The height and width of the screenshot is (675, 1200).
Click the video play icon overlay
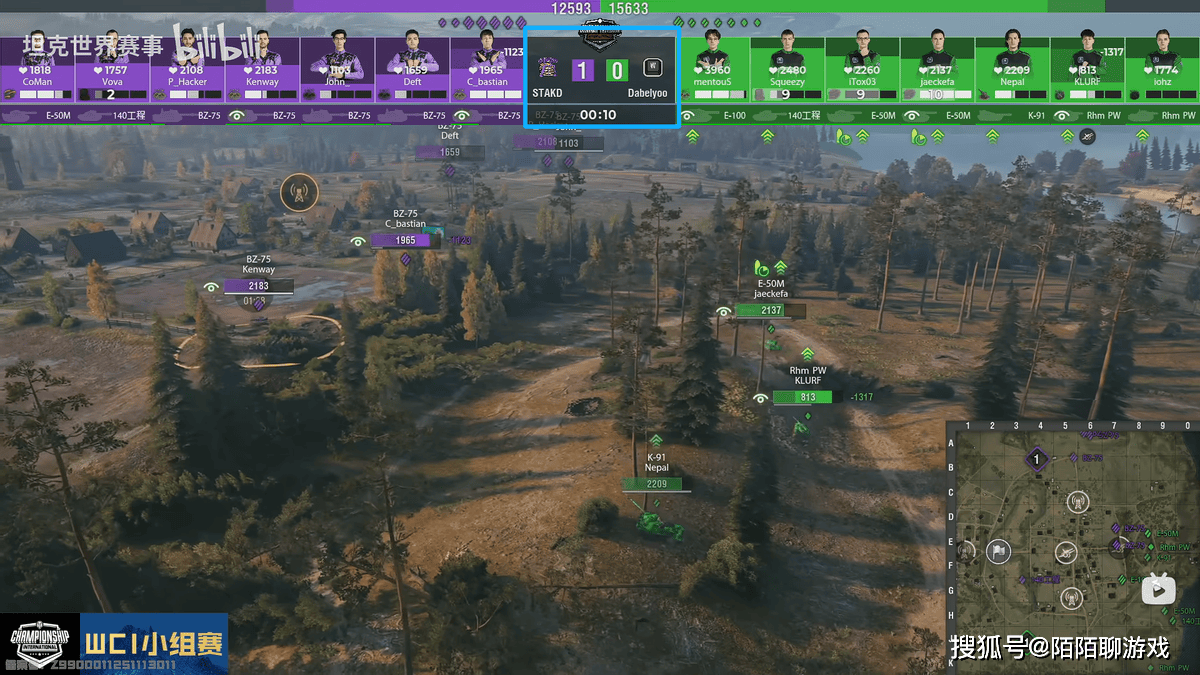tap(1159, 589)
